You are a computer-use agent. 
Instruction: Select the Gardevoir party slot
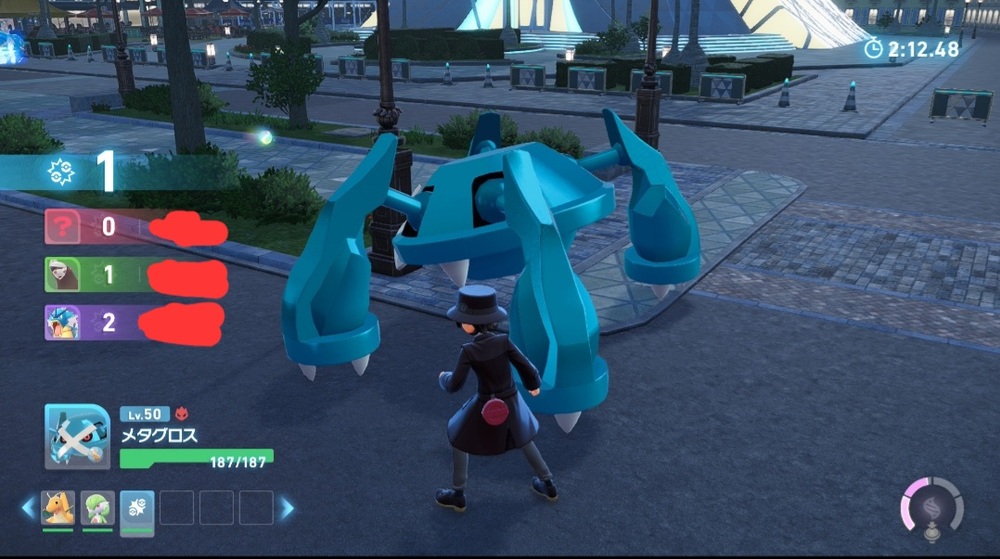click(97, 508)
